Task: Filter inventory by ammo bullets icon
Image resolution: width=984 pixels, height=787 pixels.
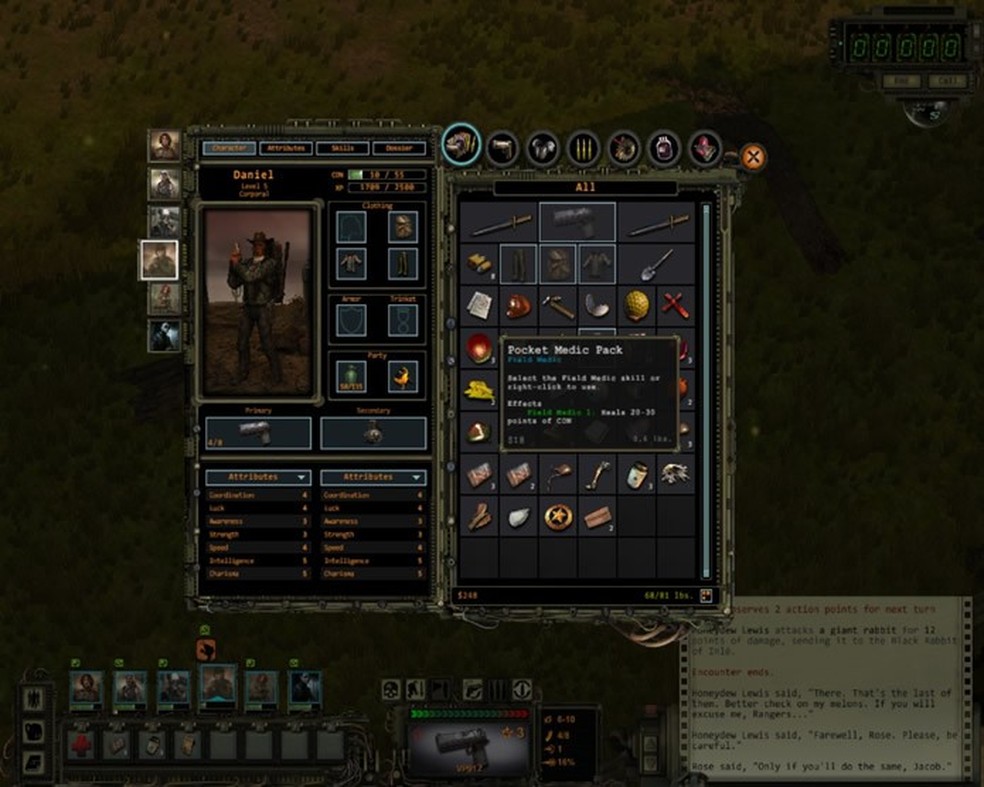Action: 583,148
